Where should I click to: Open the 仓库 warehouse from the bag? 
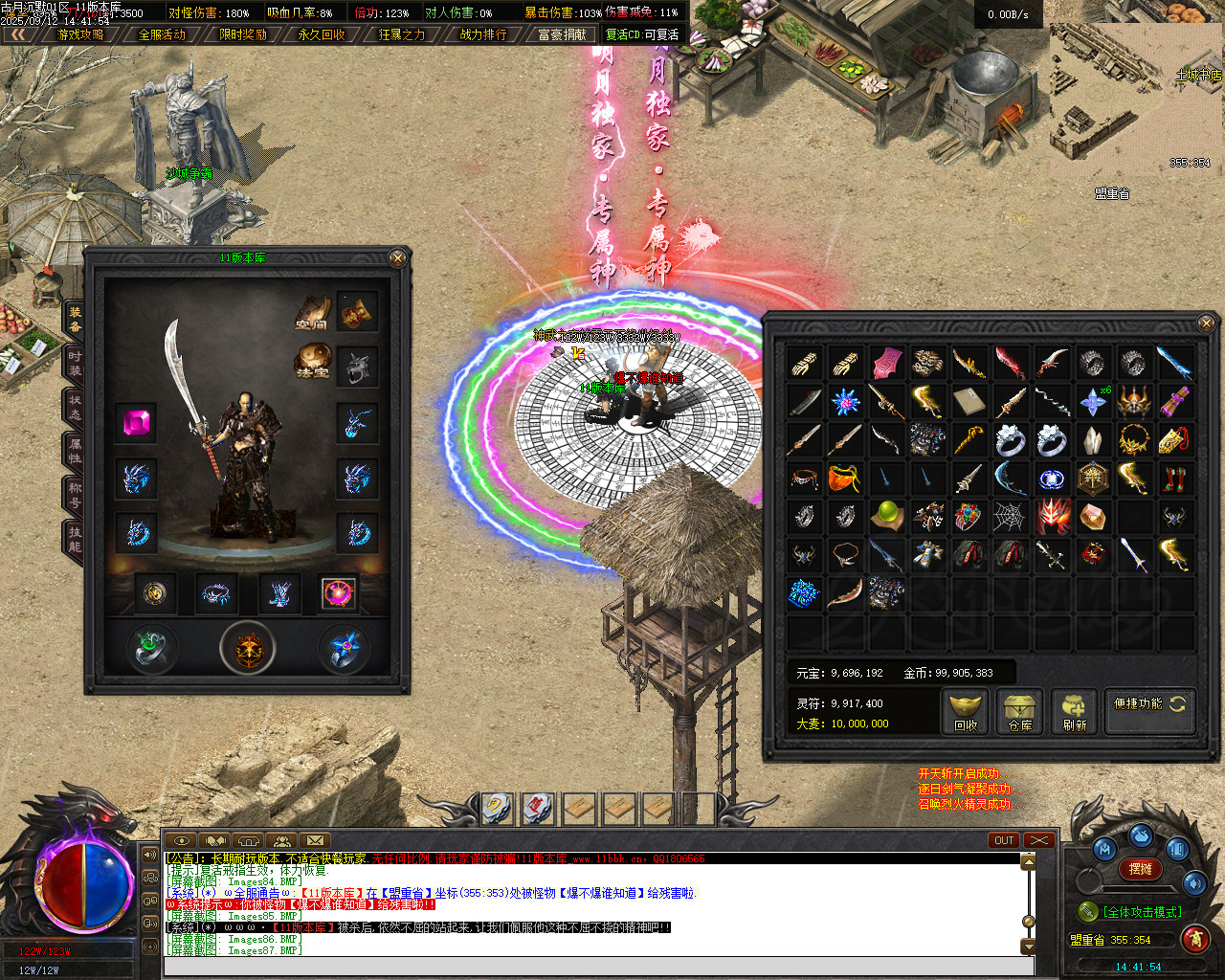click(x=1020, y=713)
